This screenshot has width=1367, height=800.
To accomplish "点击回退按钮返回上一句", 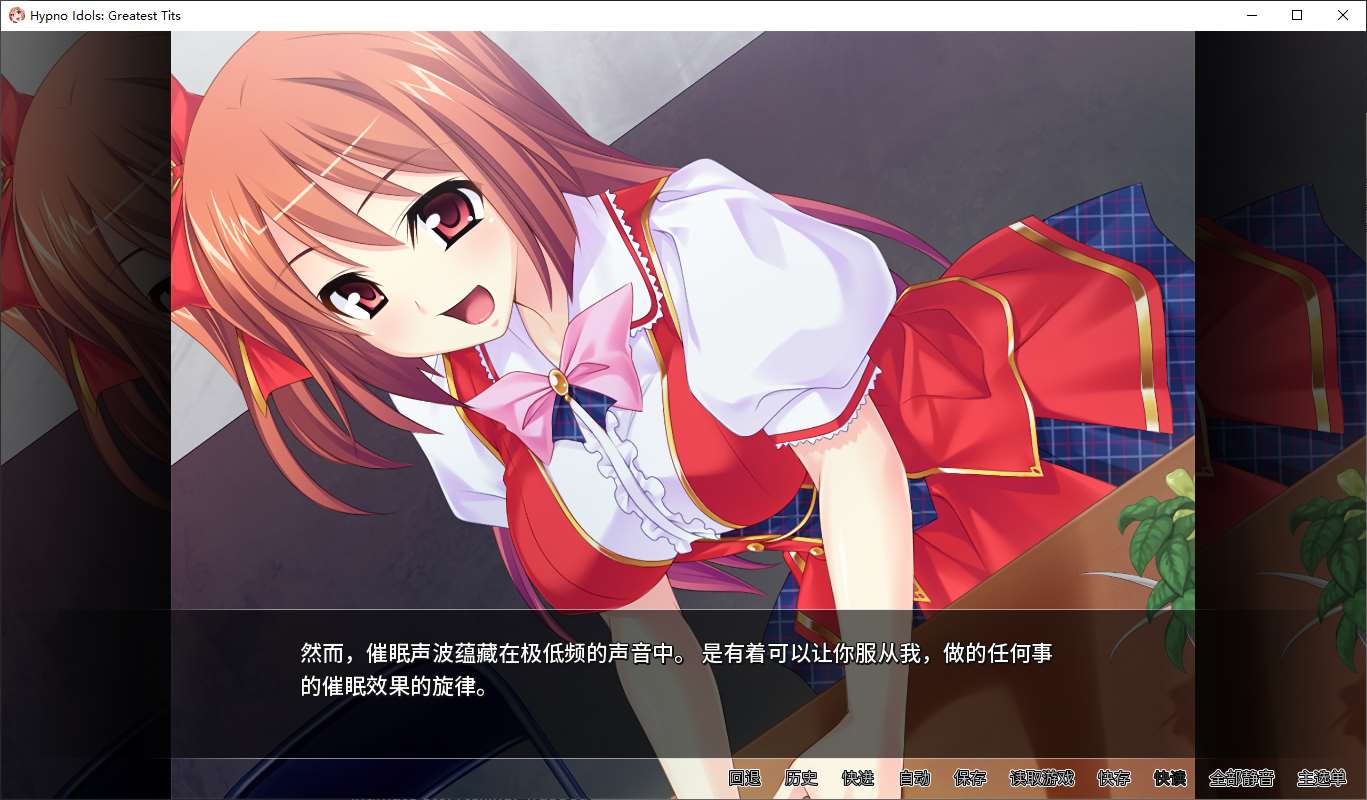I will tap(742, 778).
